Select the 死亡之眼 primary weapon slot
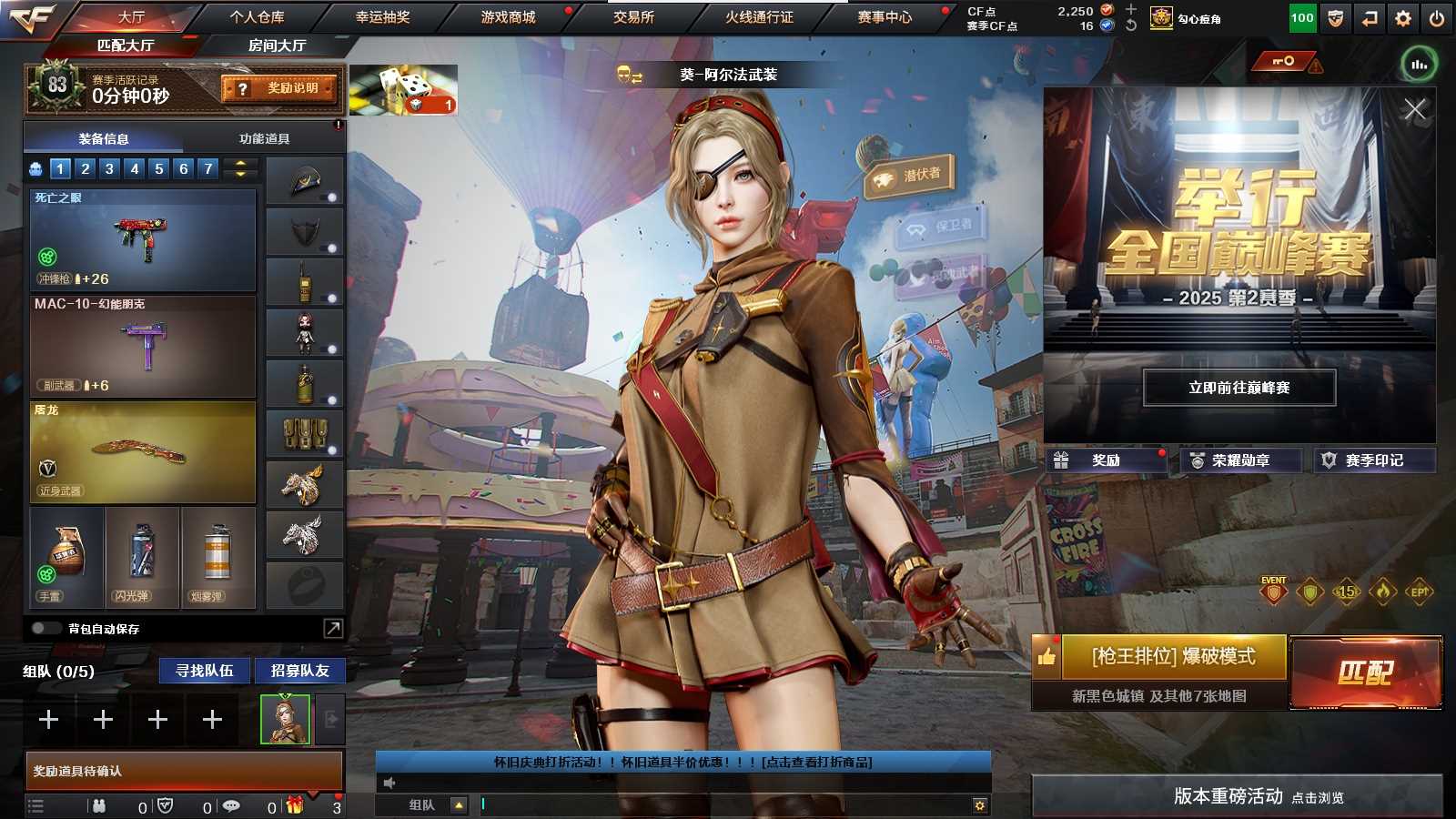The width and height of the screenshot is (1456, 819). coord(143,239)
